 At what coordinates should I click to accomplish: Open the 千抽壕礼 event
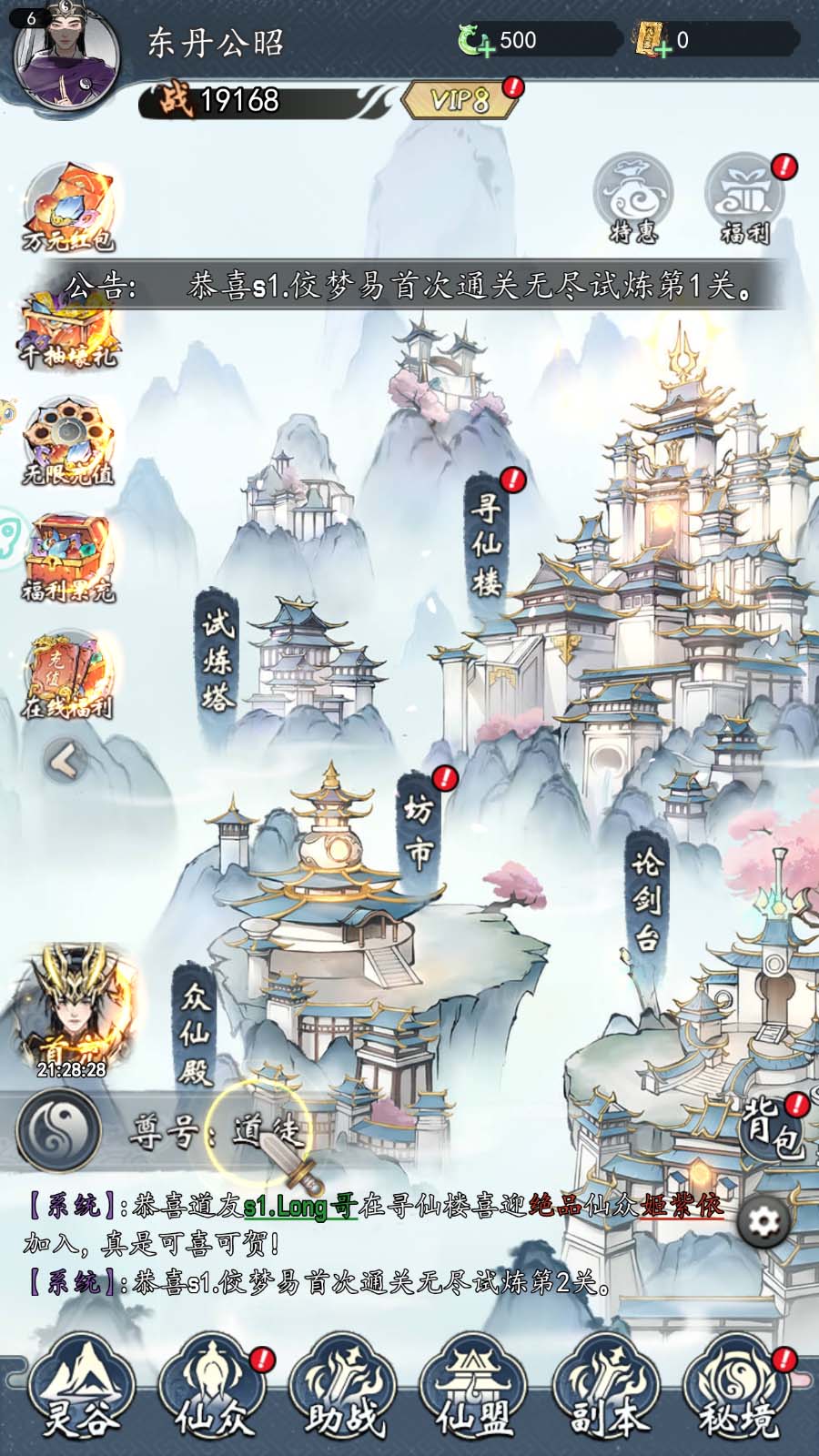pyautogui.click(x=69, y=329)
